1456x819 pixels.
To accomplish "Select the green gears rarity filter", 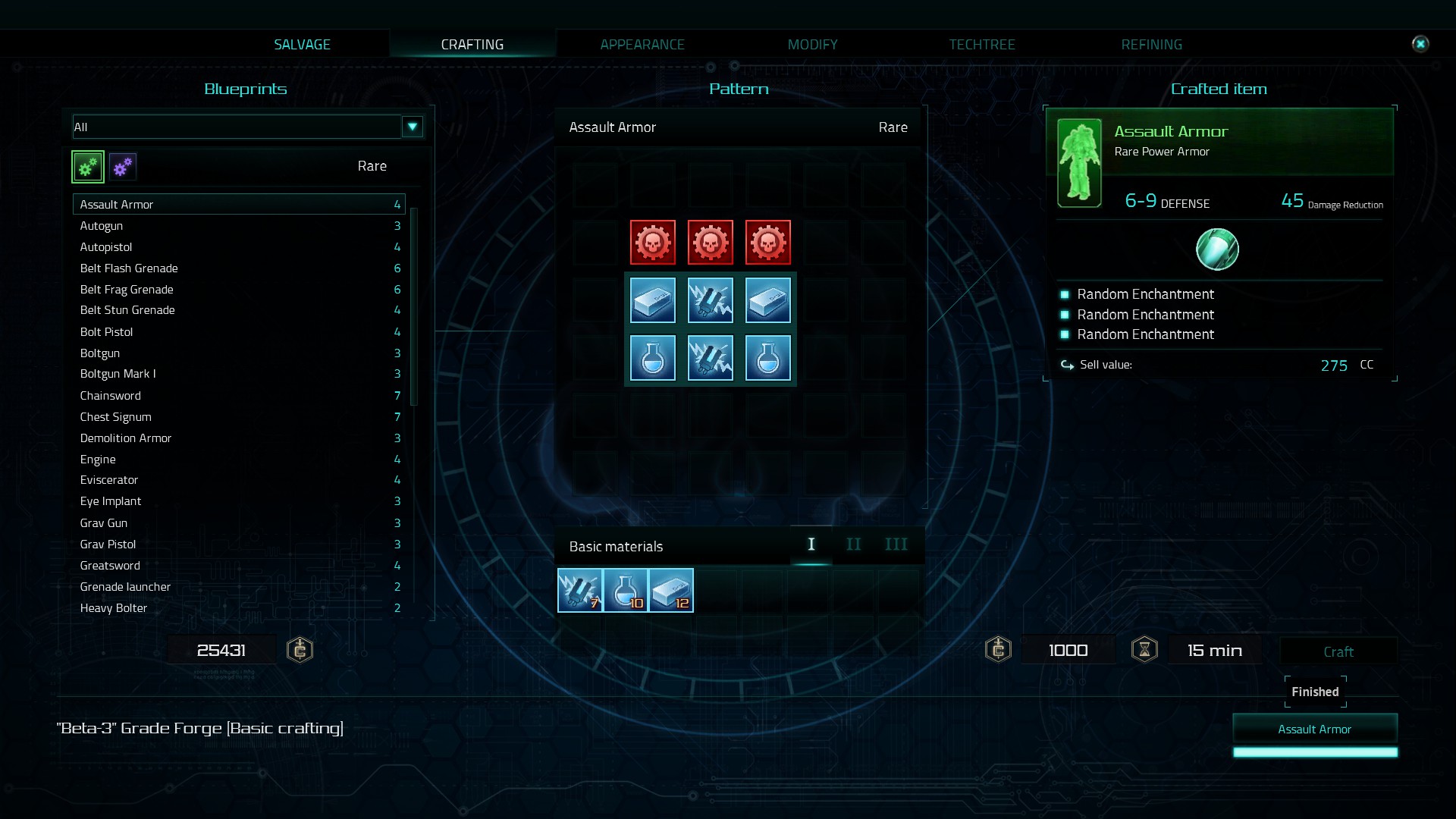I will point(88,167).
